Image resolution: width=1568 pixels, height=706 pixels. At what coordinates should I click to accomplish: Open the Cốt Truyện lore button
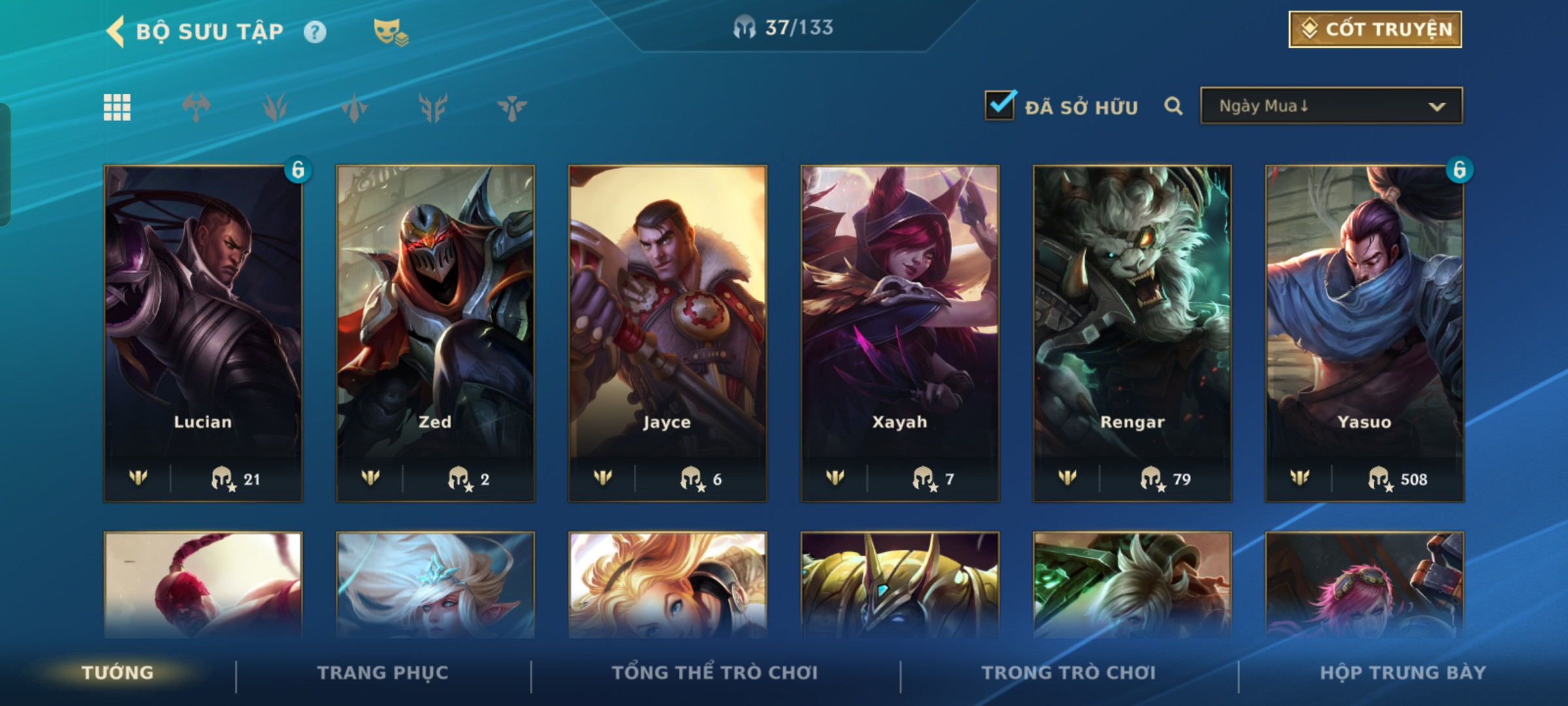1375,29
